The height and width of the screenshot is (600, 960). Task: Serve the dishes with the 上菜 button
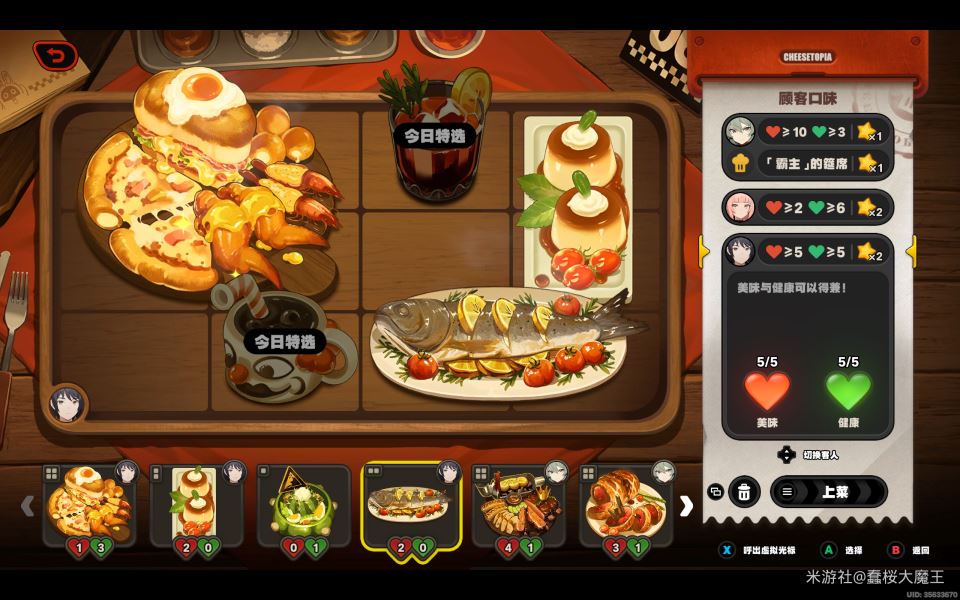point(828,492)
